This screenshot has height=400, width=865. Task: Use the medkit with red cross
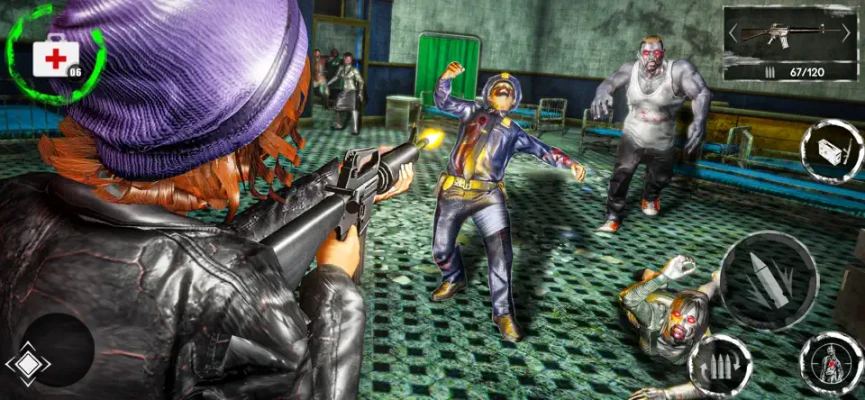[x=53, y=57]
